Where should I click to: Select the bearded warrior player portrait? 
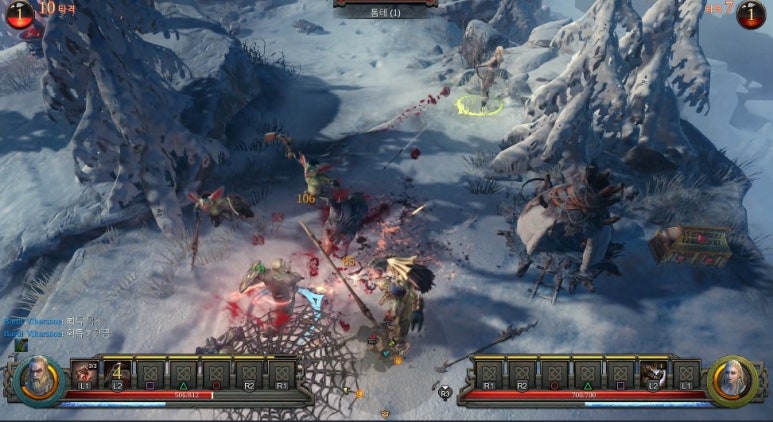click(39, 380)
